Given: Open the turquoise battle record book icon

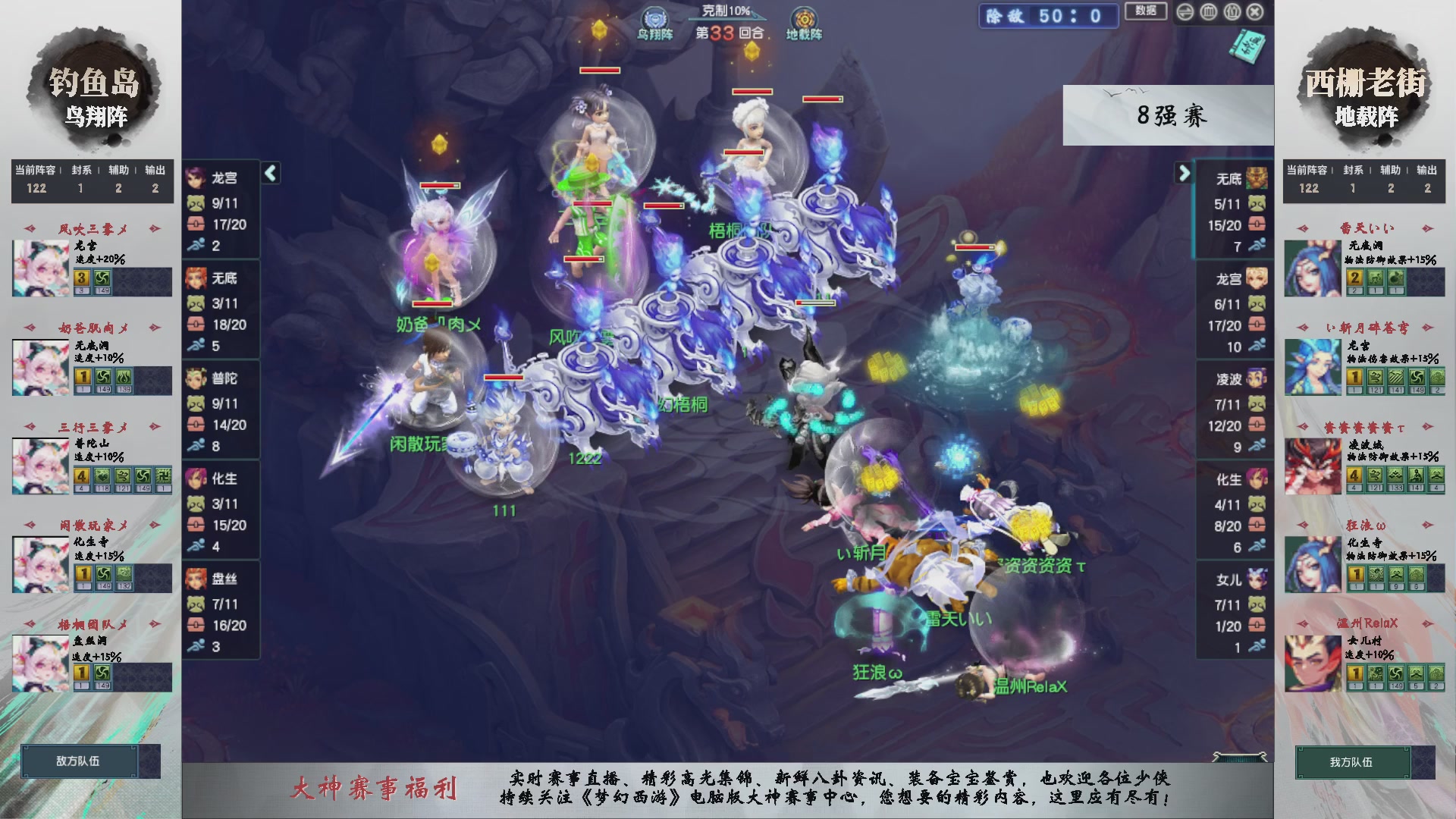Looking at the screenshot, I should [1247, 47].
